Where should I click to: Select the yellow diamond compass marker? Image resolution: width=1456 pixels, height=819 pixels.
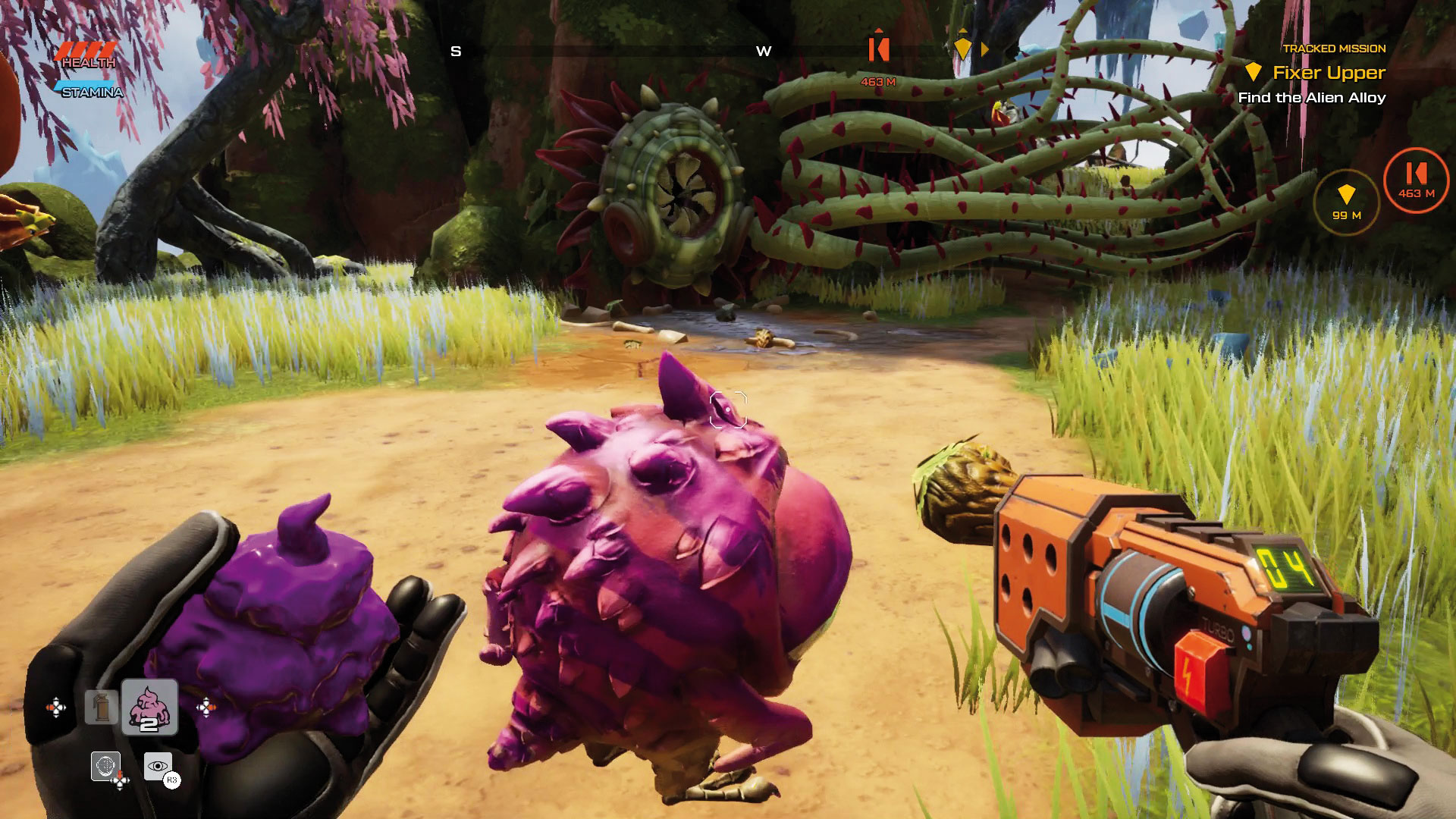point(962,48)
